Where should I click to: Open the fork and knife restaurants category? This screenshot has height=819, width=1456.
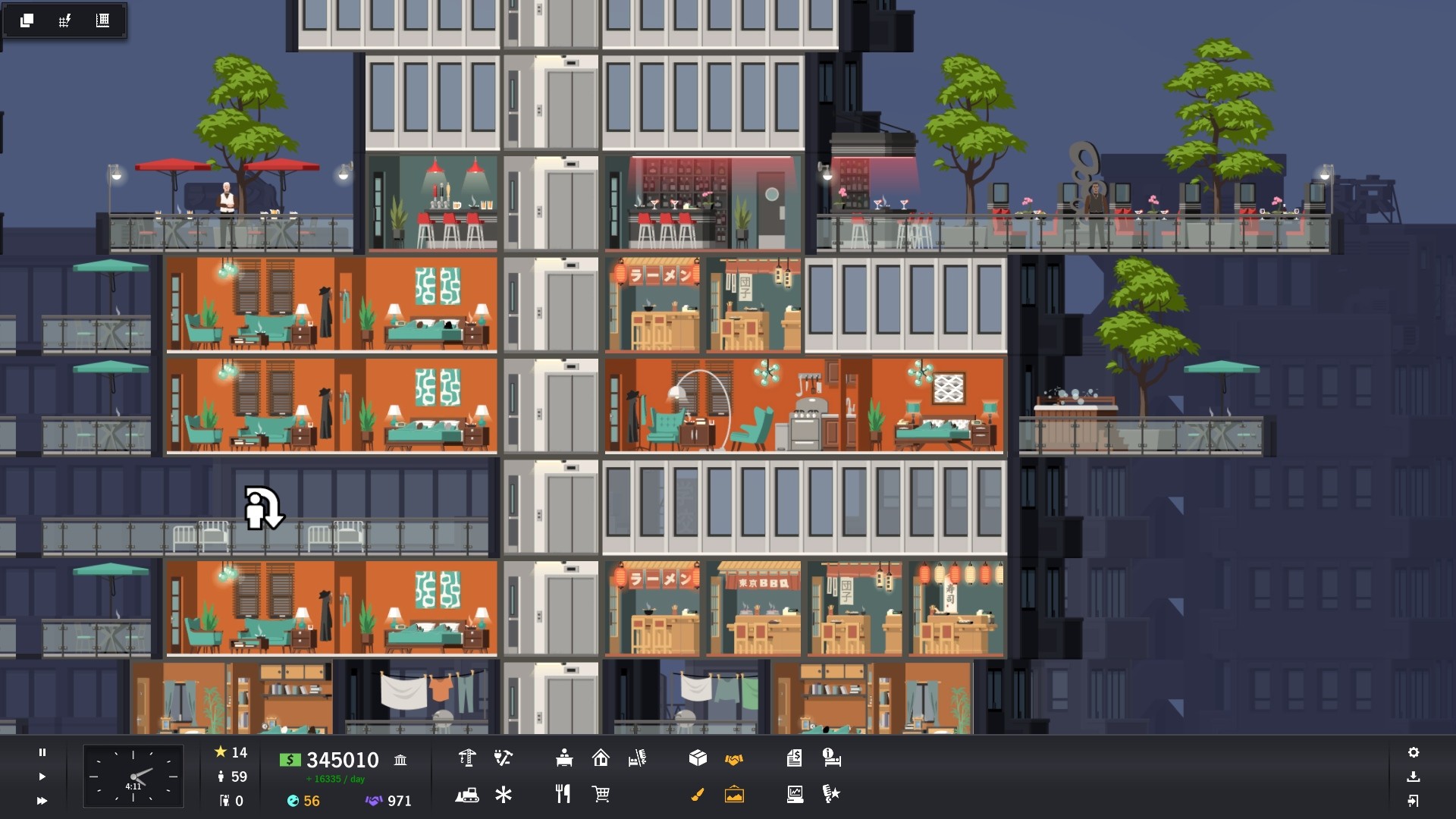pyautogui.click(x=563, y=794)
